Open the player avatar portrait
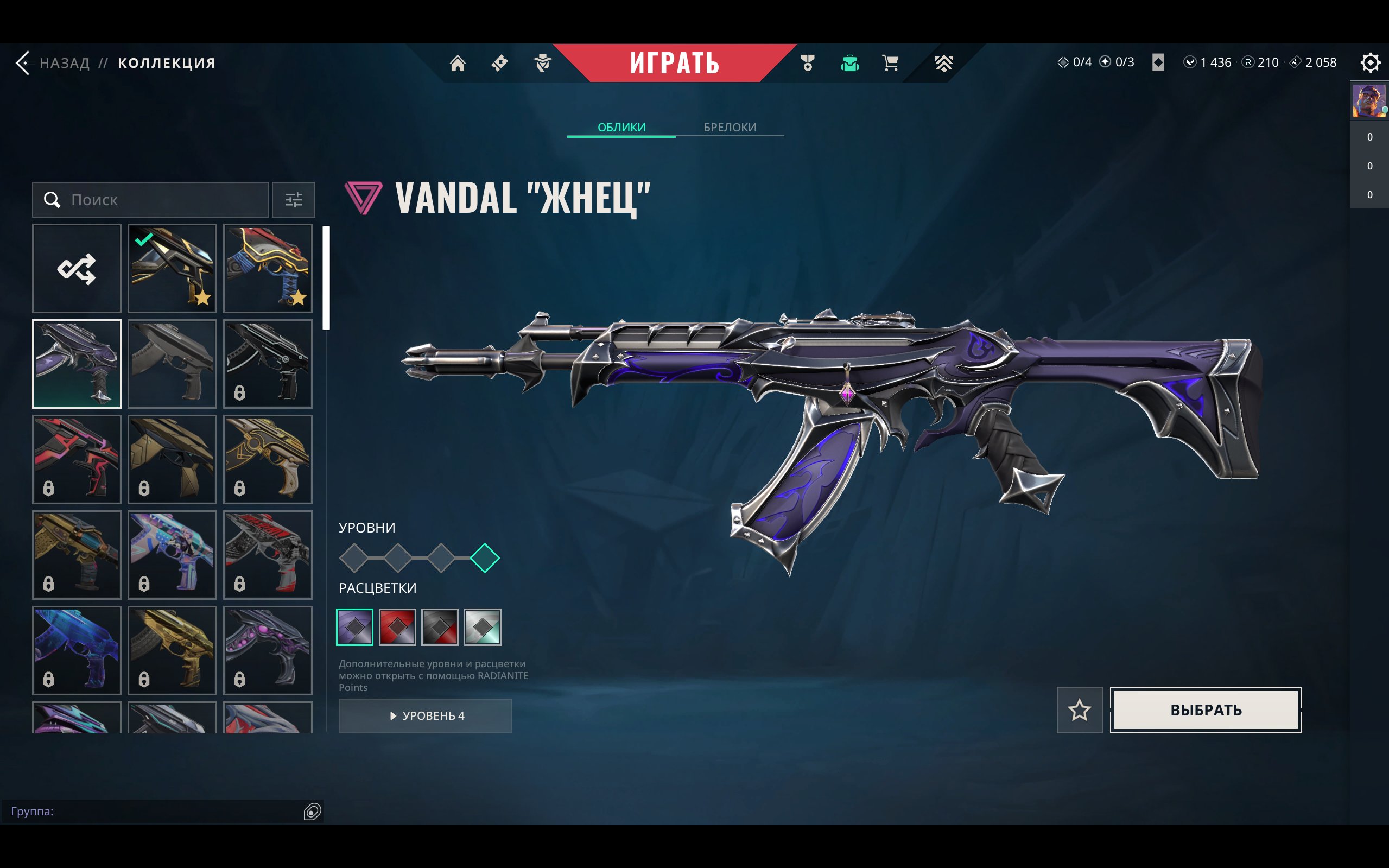The width and height of the screenshot is (1389, 868). pos(1368,101)
